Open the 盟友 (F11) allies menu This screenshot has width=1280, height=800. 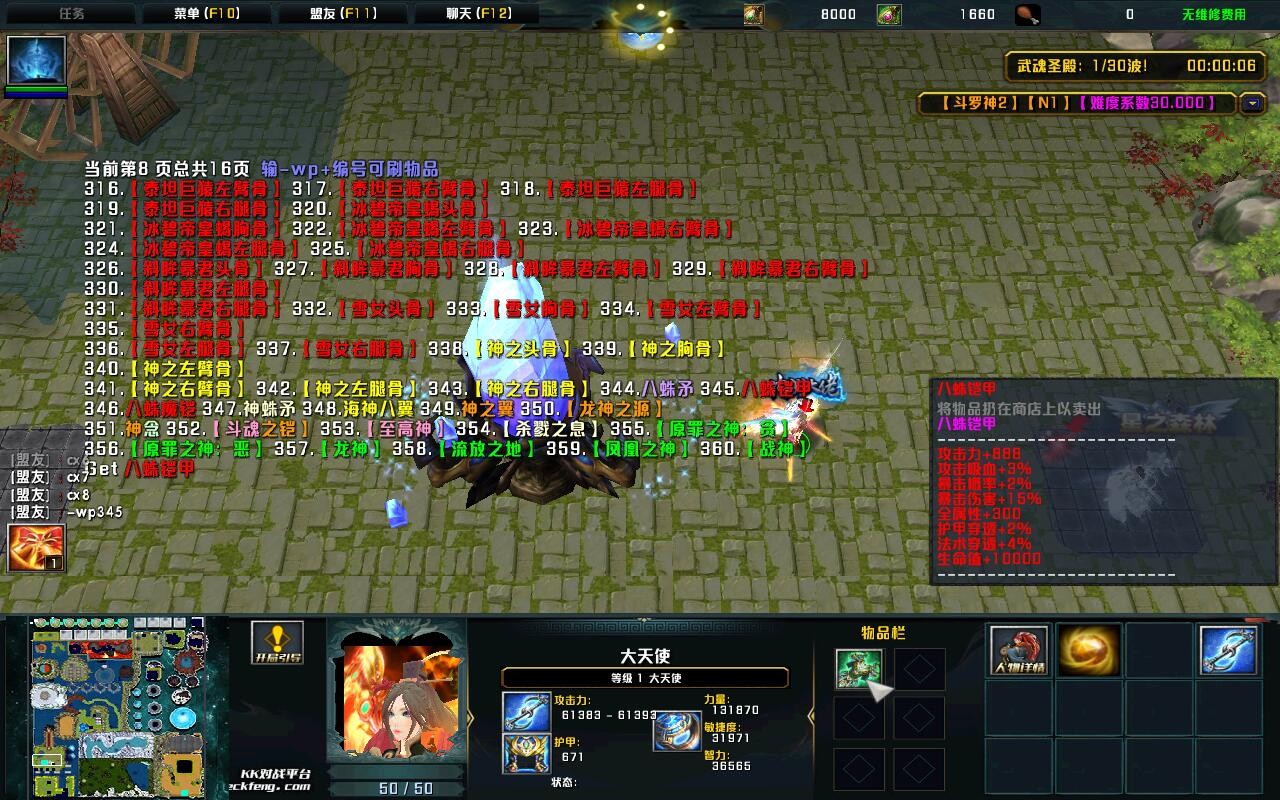pos(342,14)
